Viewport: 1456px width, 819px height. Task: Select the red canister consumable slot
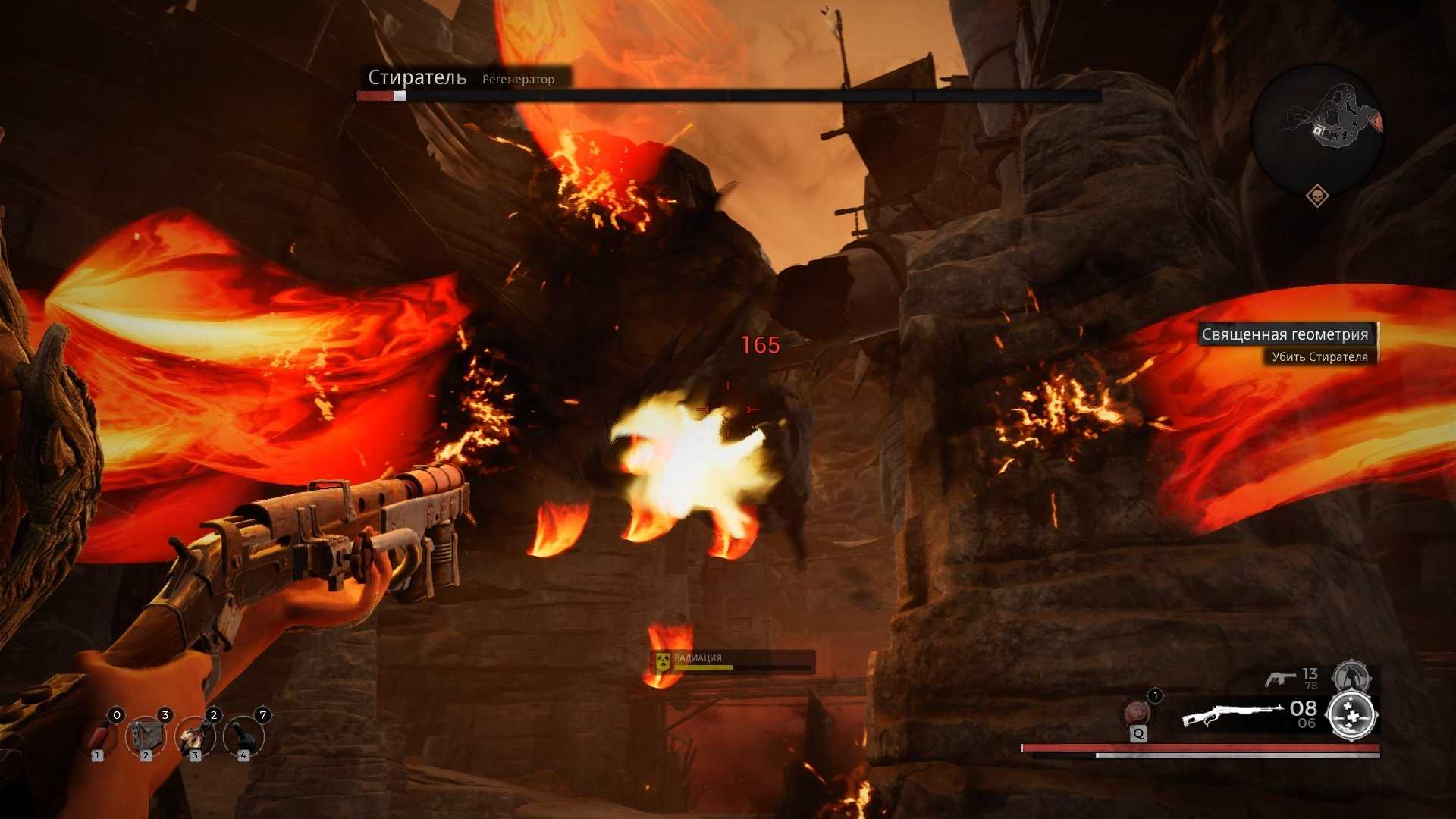(x=99, y=736)
